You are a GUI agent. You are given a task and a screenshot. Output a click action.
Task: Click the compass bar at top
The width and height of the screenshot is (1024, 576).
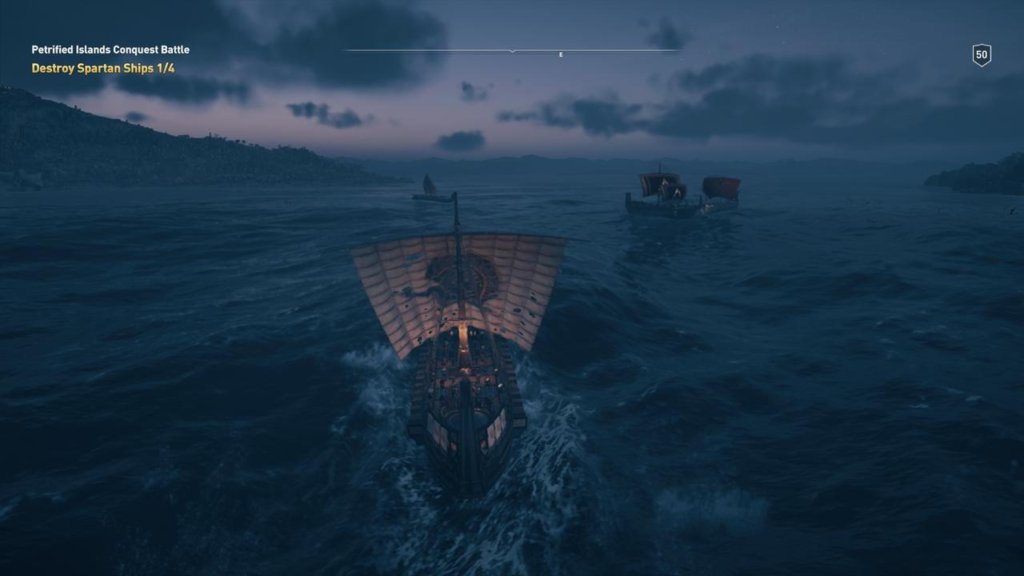pyautogui.click(x=512, y=51)
